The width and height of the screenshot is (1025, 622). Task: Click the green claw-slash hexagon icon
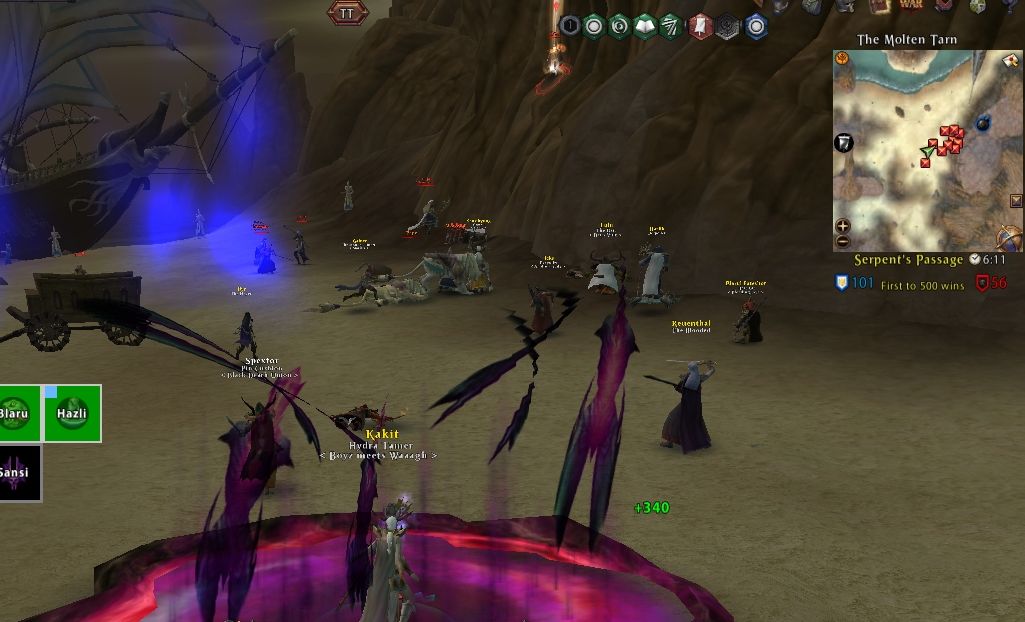pos(672,26)
